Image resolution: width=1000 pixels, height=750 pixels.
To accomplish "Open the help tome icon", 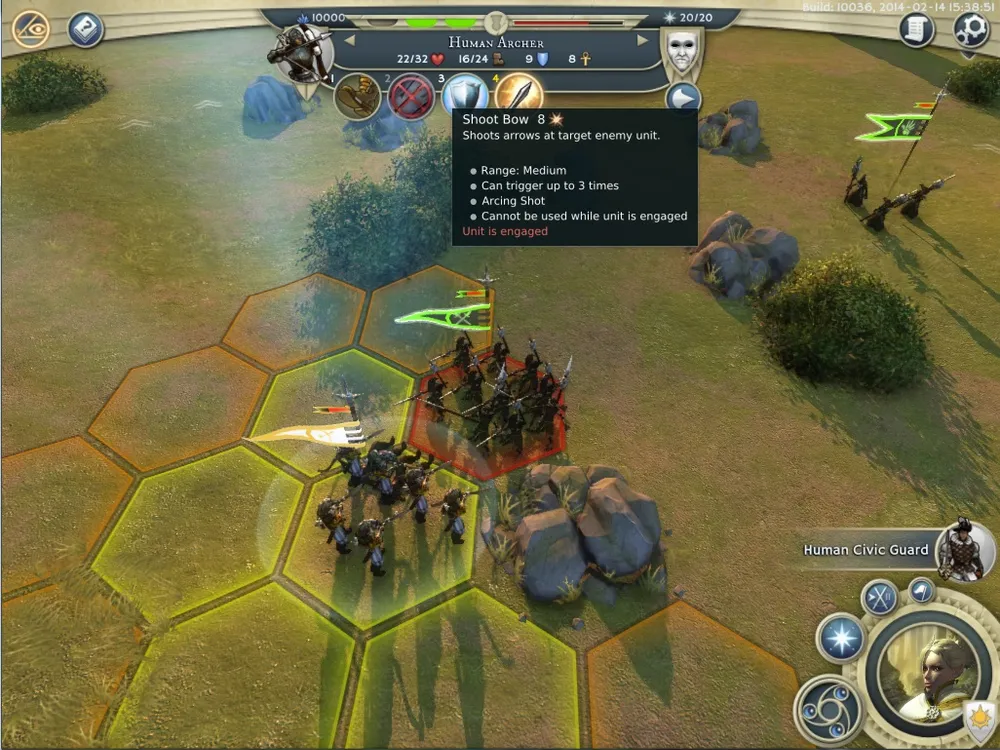I will click(86, 29).
